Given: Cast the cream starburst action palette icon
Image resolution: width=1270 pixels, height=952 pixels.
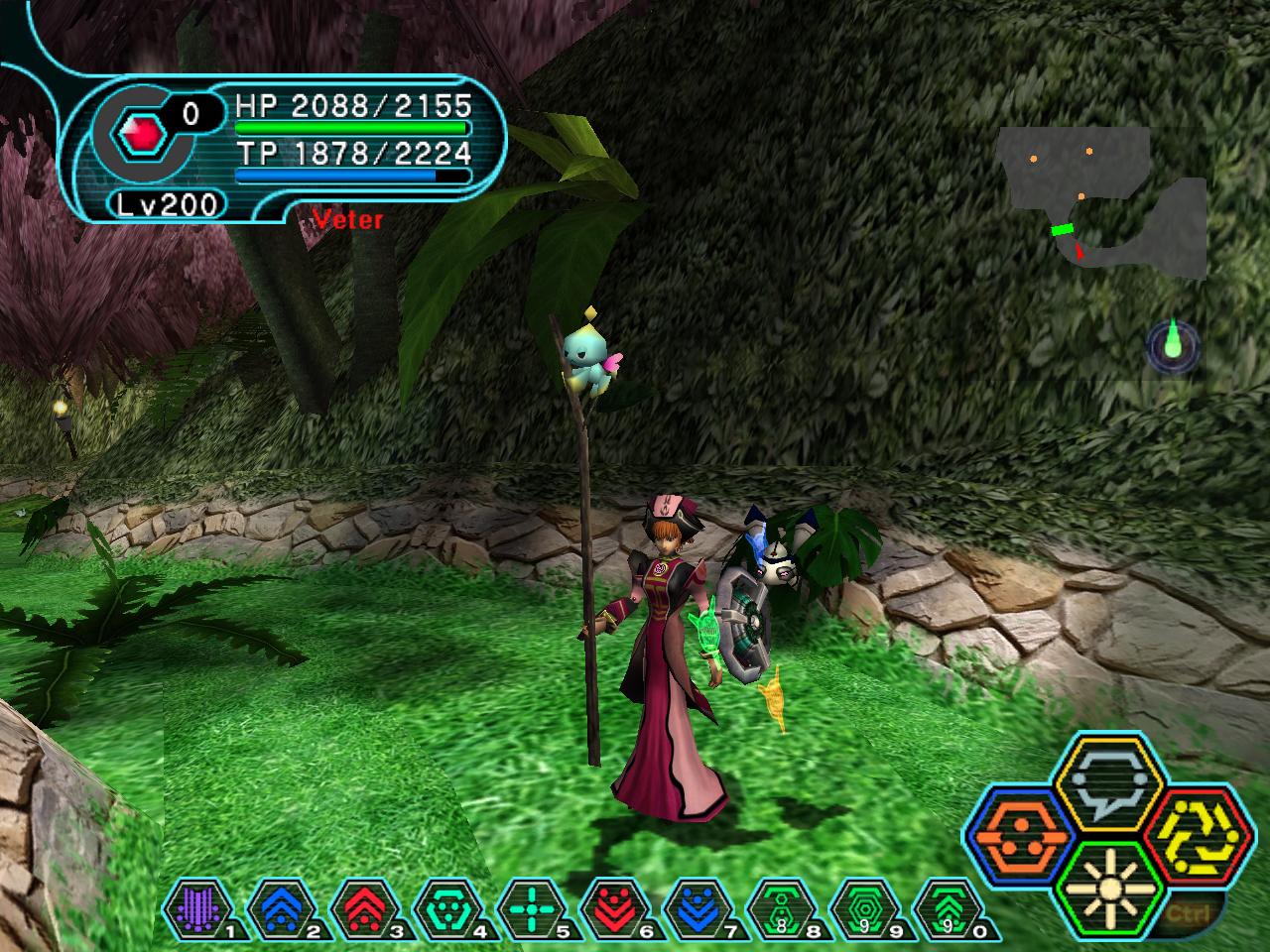Looking at the screenshot, I should [x=1102, y=889].
